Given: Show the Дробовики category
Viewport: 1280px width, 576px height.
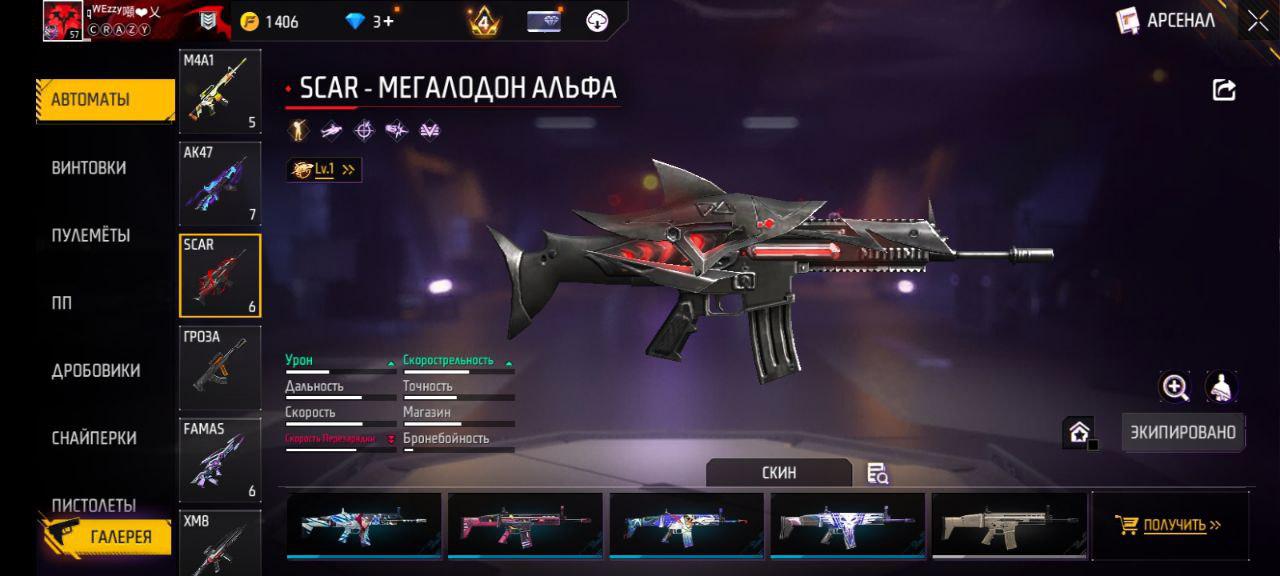Looking at the screenshot, I should (96, 371).
